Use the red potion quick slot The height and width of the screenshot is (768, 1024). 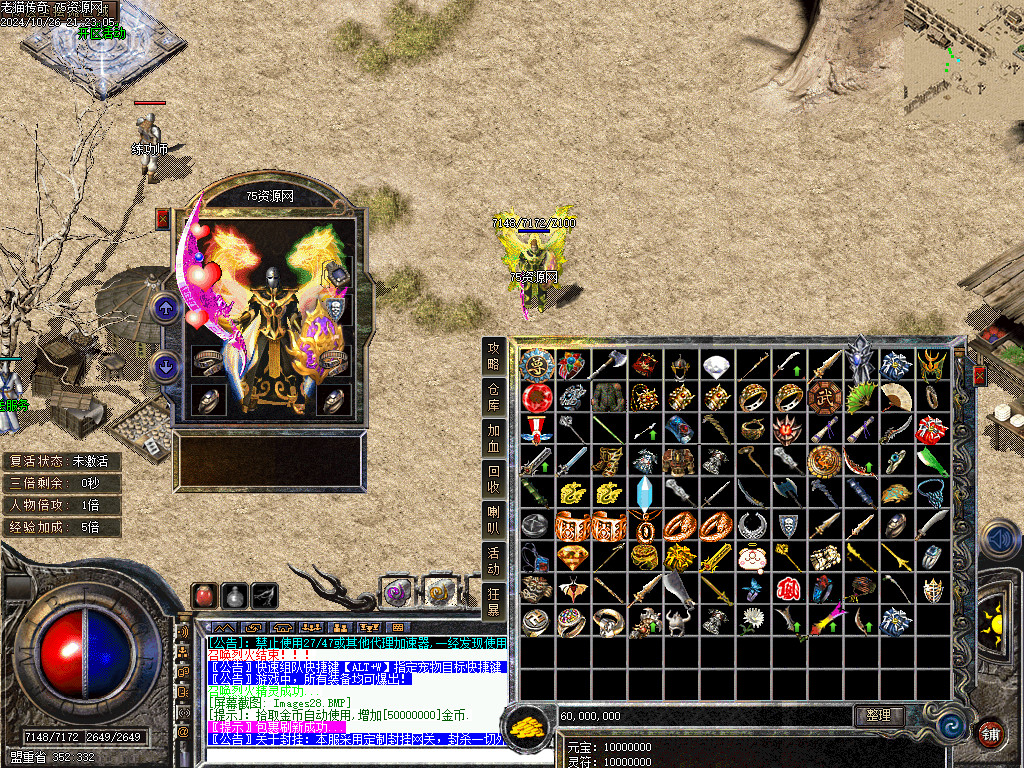205,595
